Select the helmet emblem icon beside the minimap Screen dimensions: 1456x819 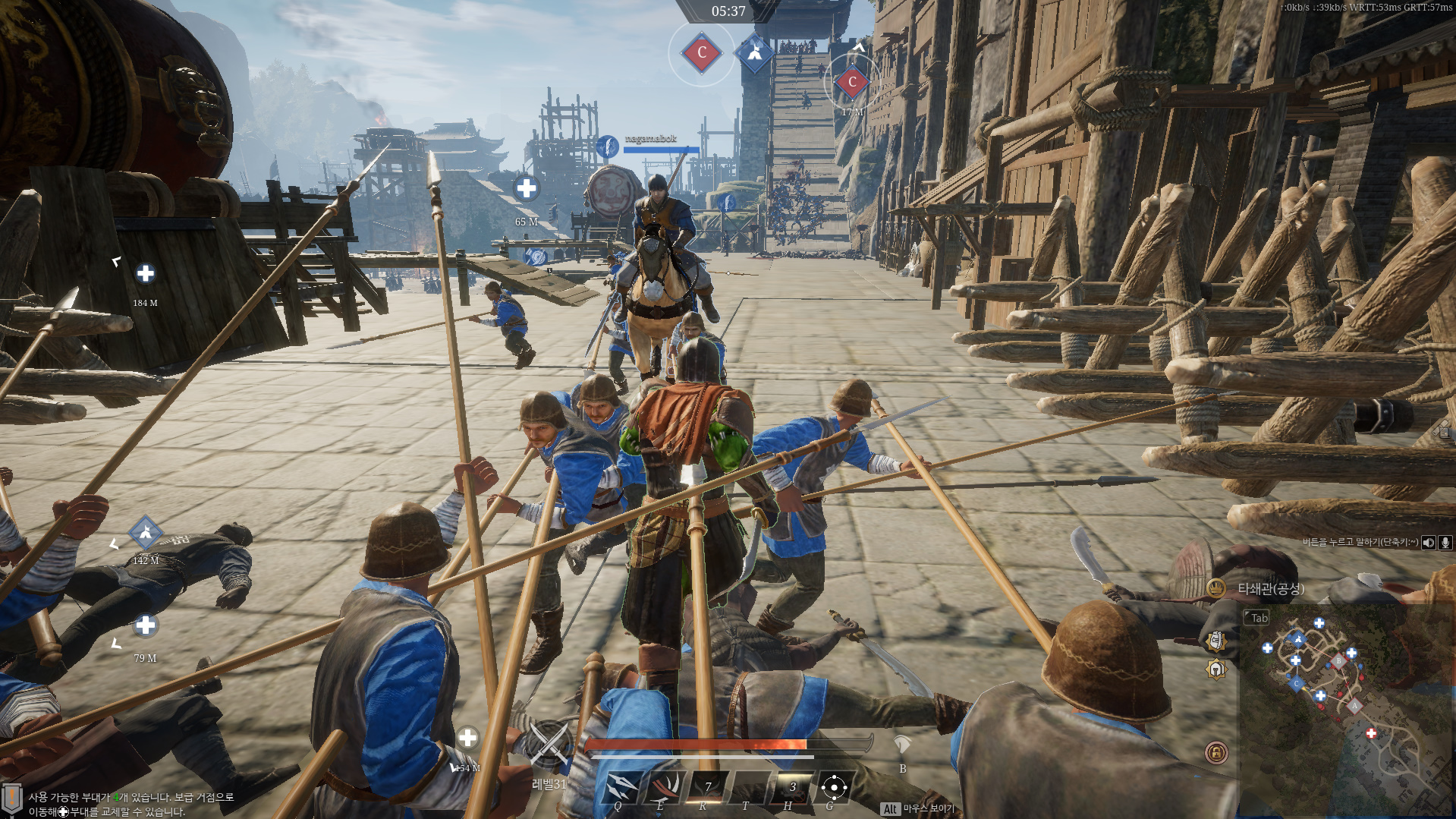1215,669
